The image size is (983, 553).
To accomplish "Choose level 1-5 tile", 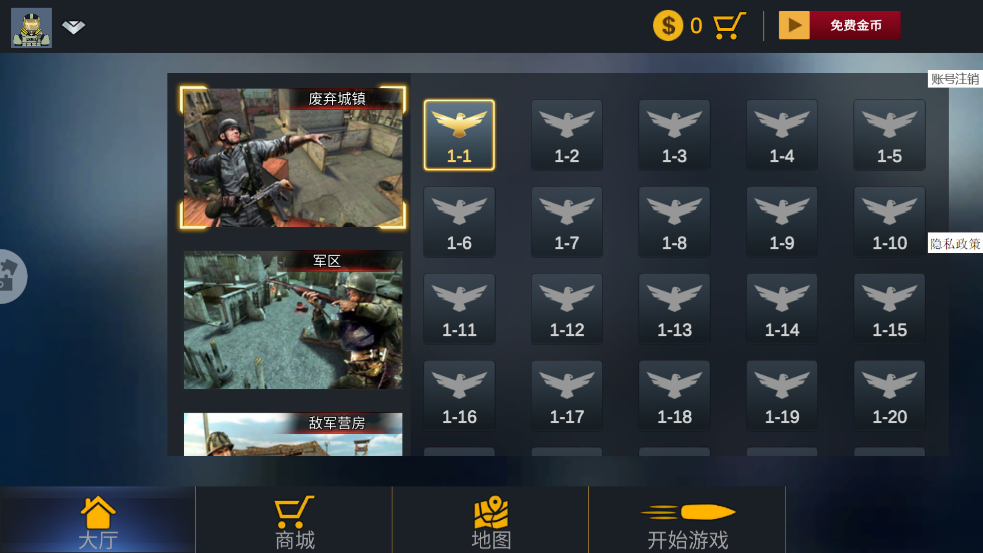I will click(889, 135).
